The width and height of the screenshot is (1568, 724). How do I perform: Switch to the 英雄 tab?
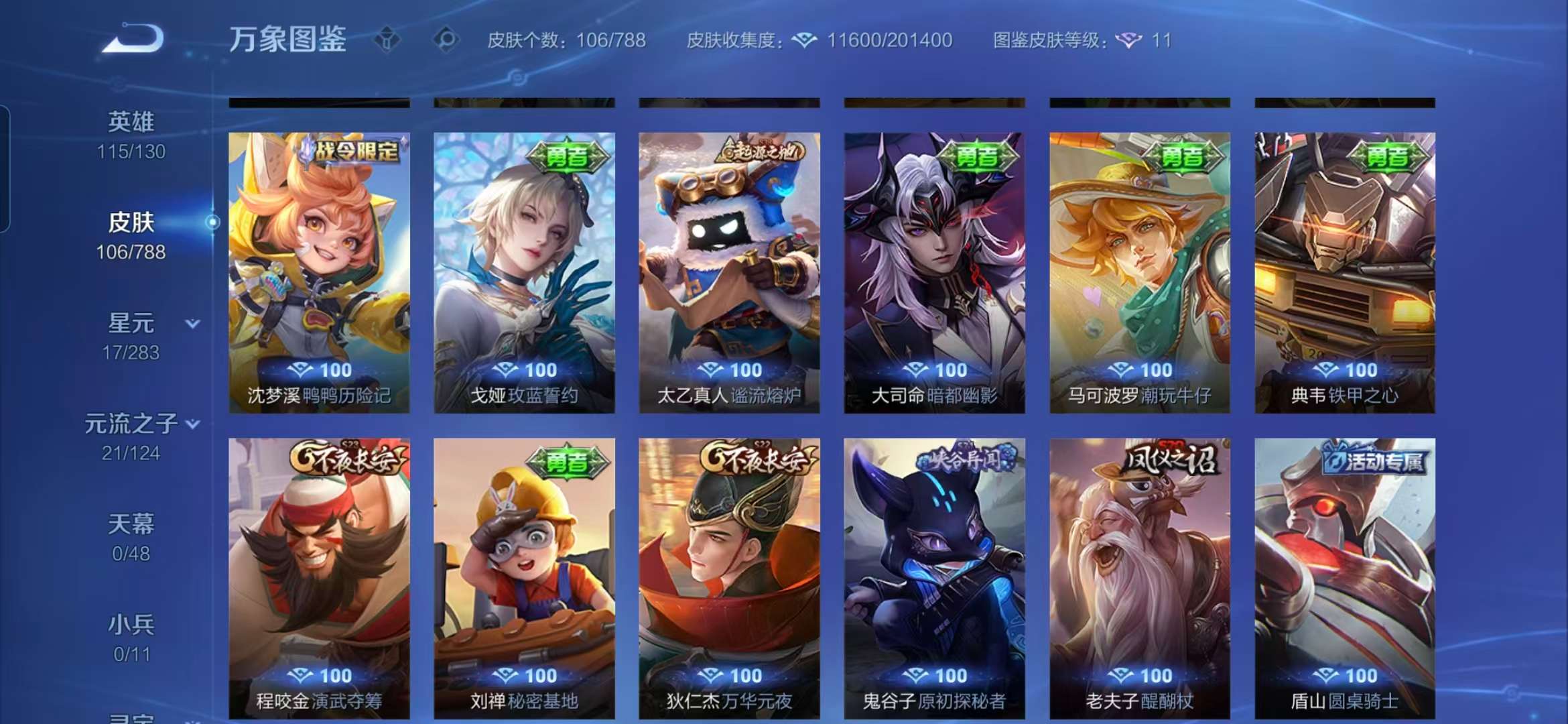tap(131, 121)
